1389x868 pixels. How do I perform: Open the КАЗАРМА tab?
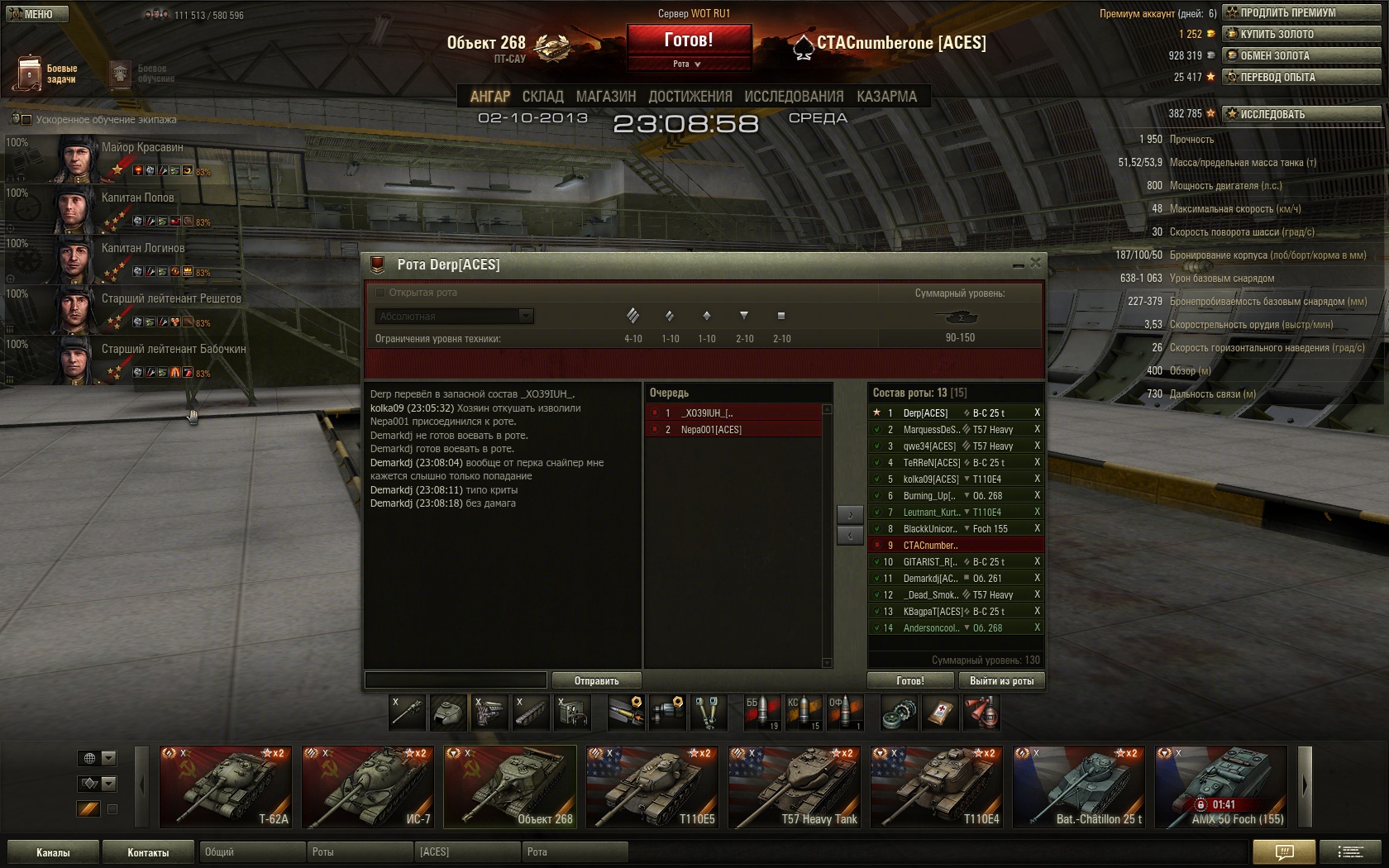886,97
